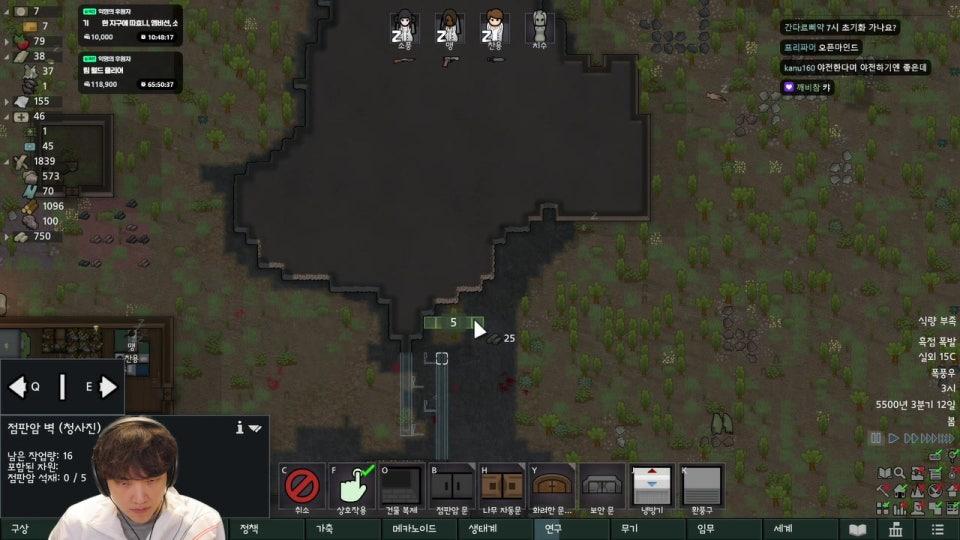Choose the 점판암 문 slate door
This screenshot has width=960, height=540.
(452, 488)
